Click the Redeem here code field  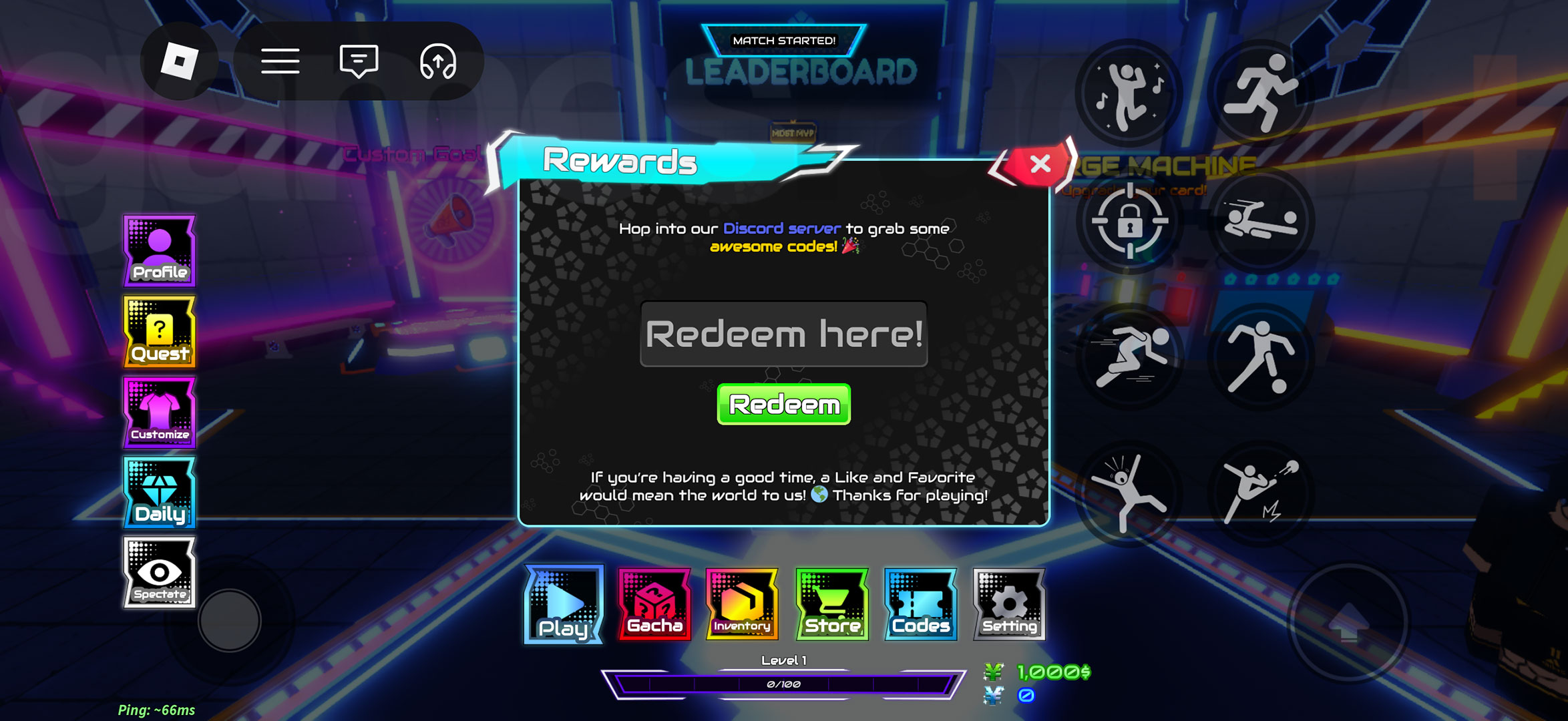tap(784, 335)
